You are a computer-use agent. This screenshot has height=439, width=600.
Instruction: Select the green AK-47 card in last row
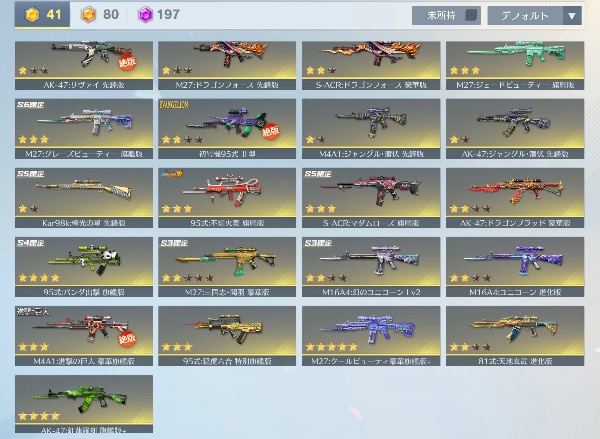(x=84, y=404)
